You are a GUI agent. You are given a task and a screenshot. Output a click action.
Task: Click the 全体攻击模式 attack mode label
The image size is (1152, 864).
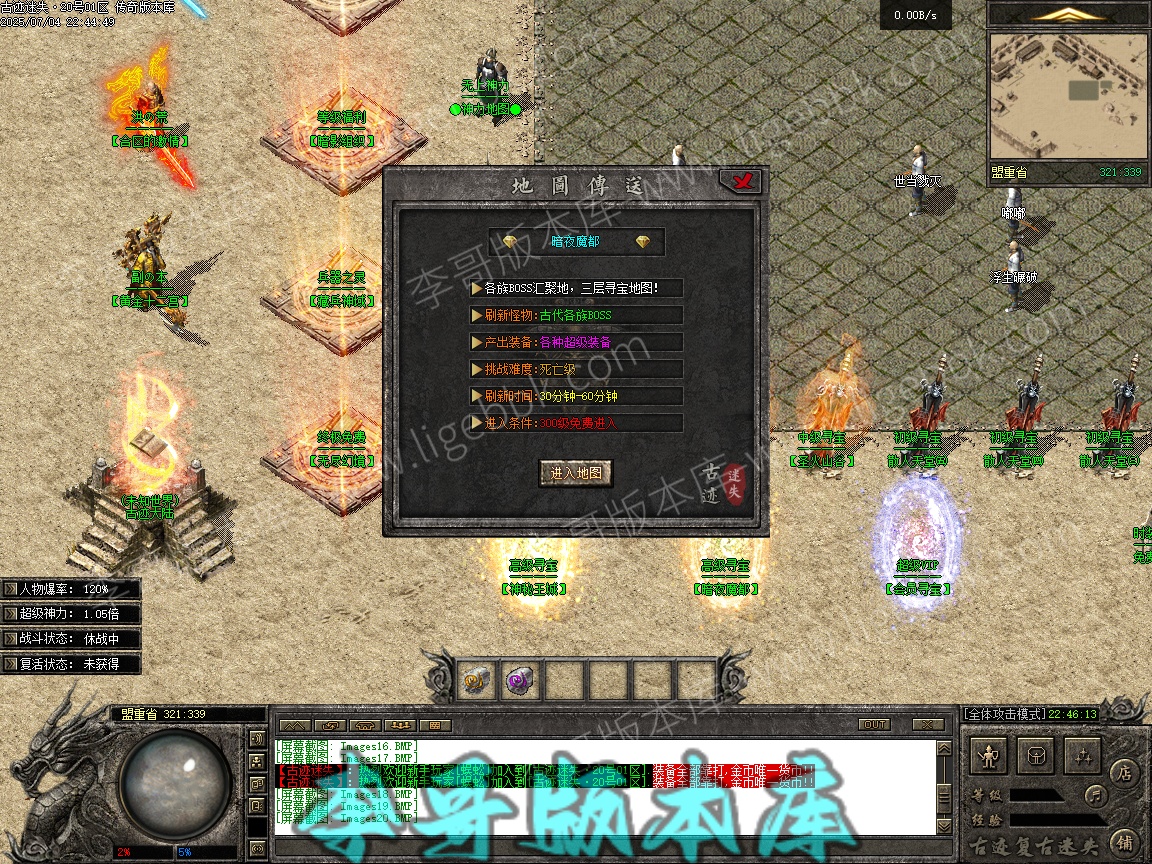(x=1004, y=714)
